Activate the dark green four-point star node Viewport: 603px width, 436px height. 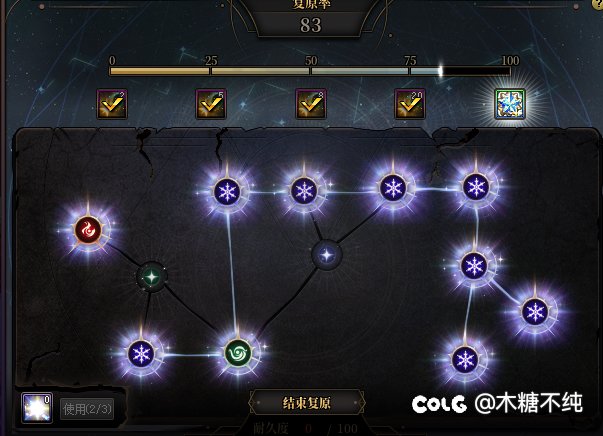(x=151, y=275)
